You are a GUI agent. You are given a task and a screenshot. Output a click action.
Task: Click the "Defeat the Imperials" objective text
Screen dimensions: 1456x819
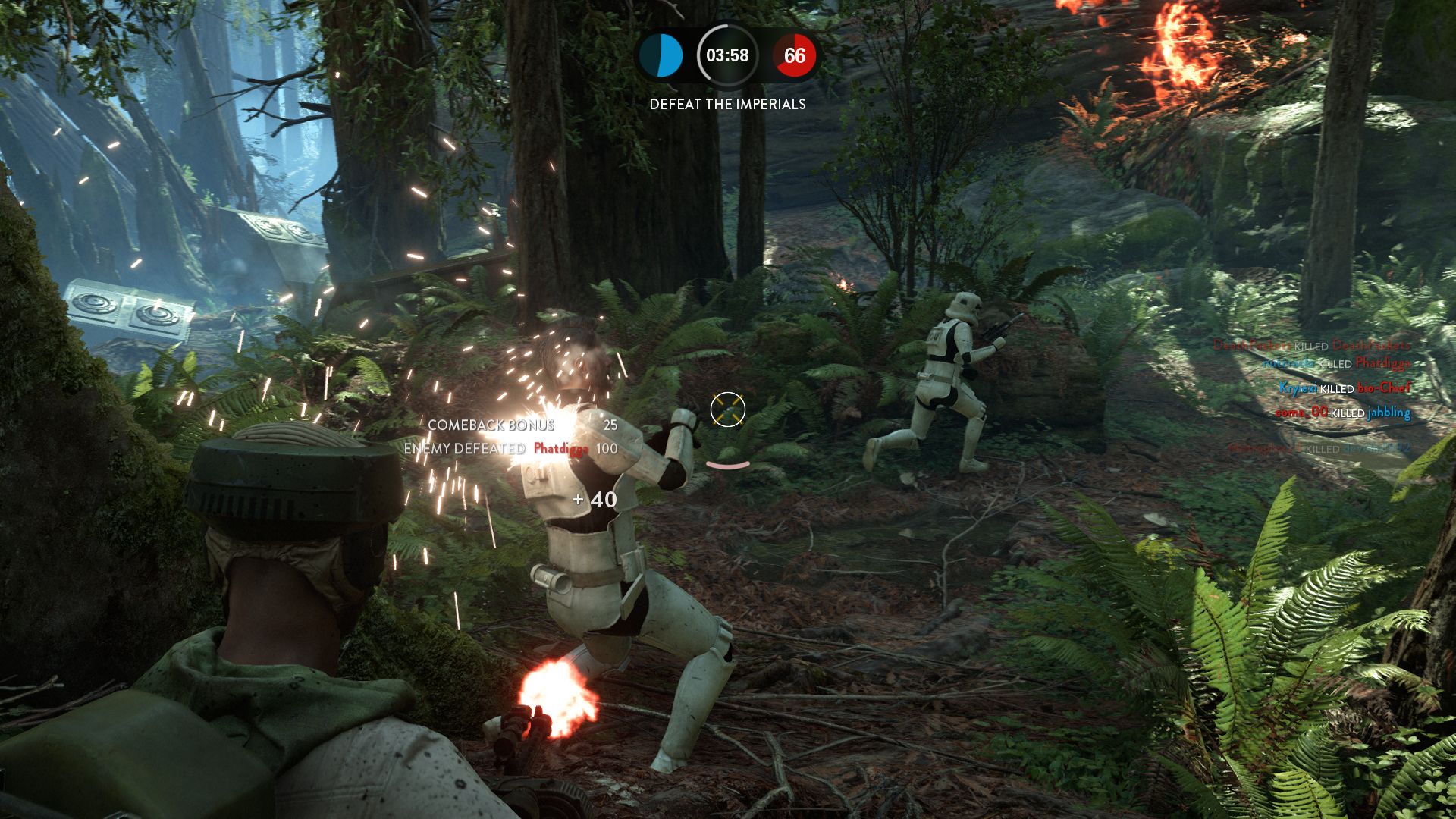click(727, 104)
